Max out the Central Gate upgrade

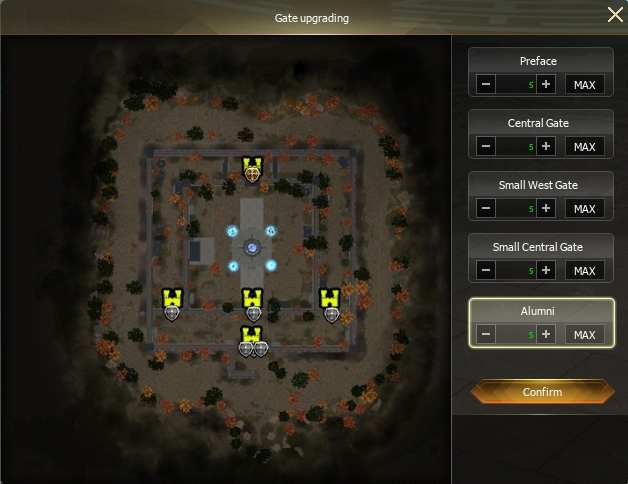pyautogui.click(x=584, y=147)
